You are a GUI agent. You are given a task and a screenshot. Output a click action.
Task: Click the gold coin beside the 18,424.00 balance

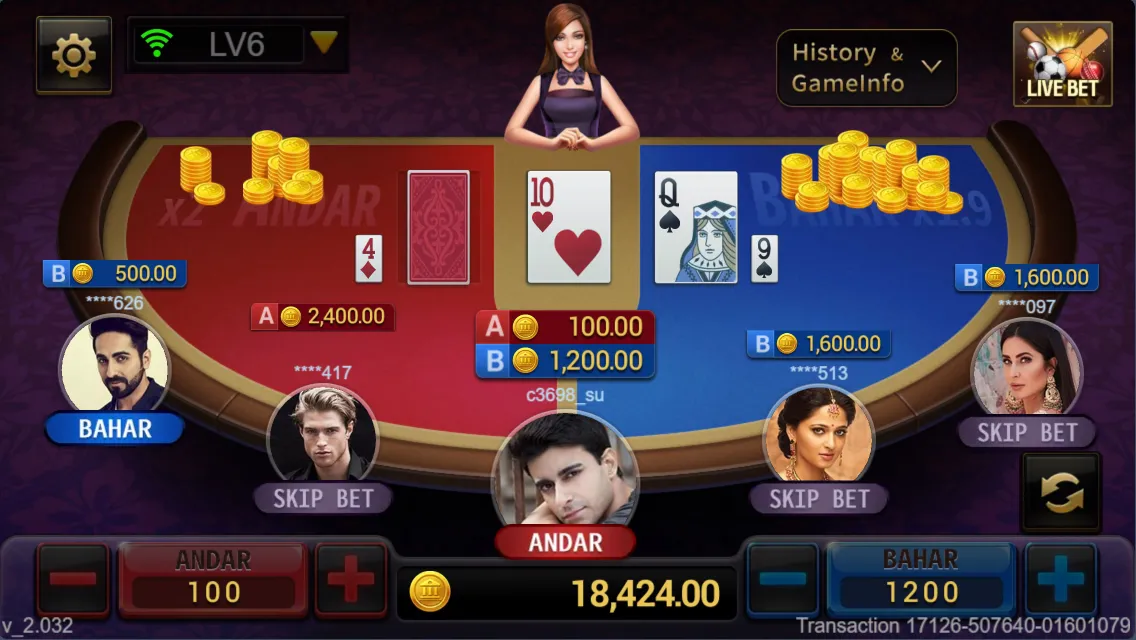[430, 593]
